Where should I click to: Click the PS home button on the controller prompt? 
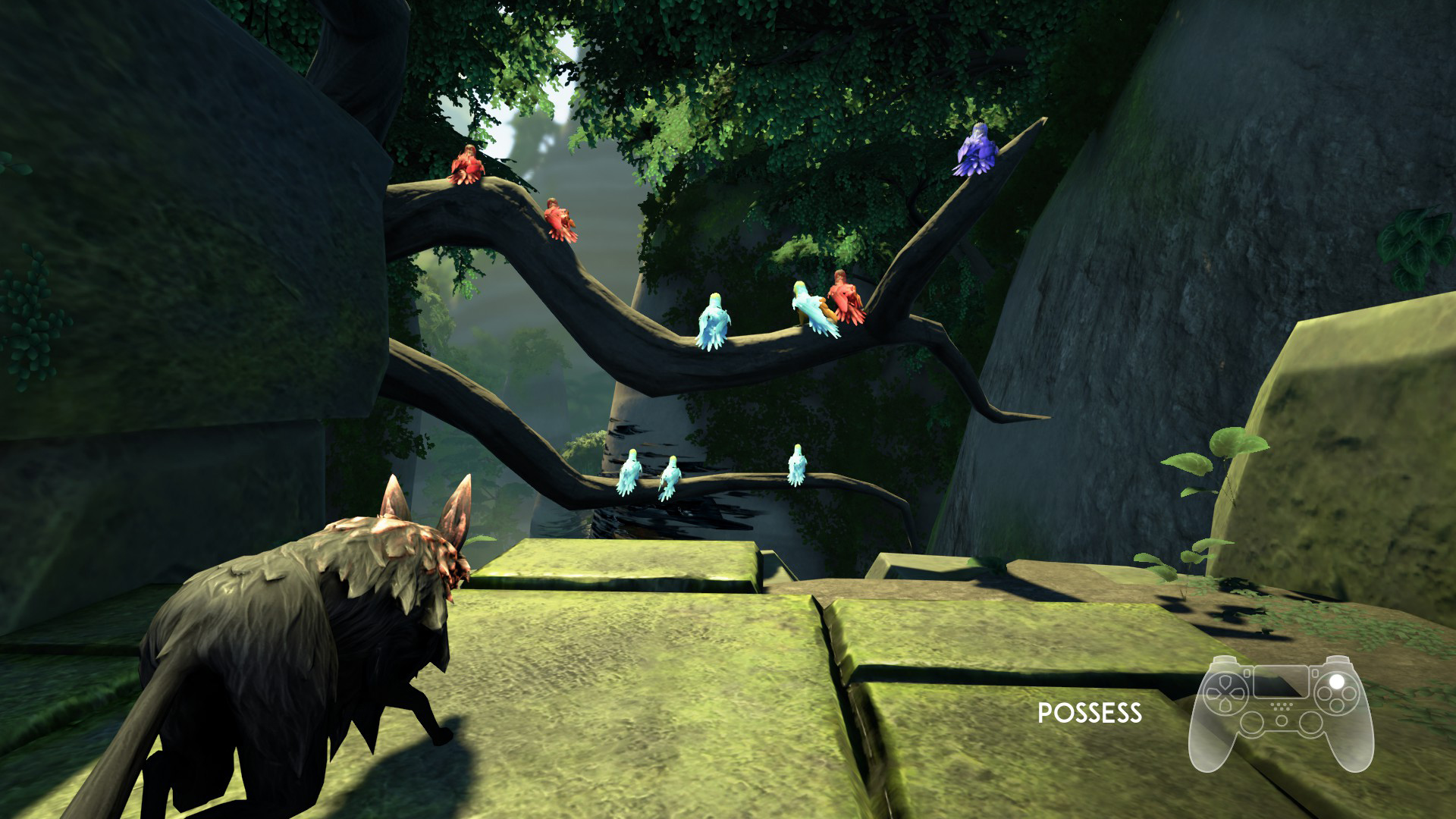click(1282, 720)
